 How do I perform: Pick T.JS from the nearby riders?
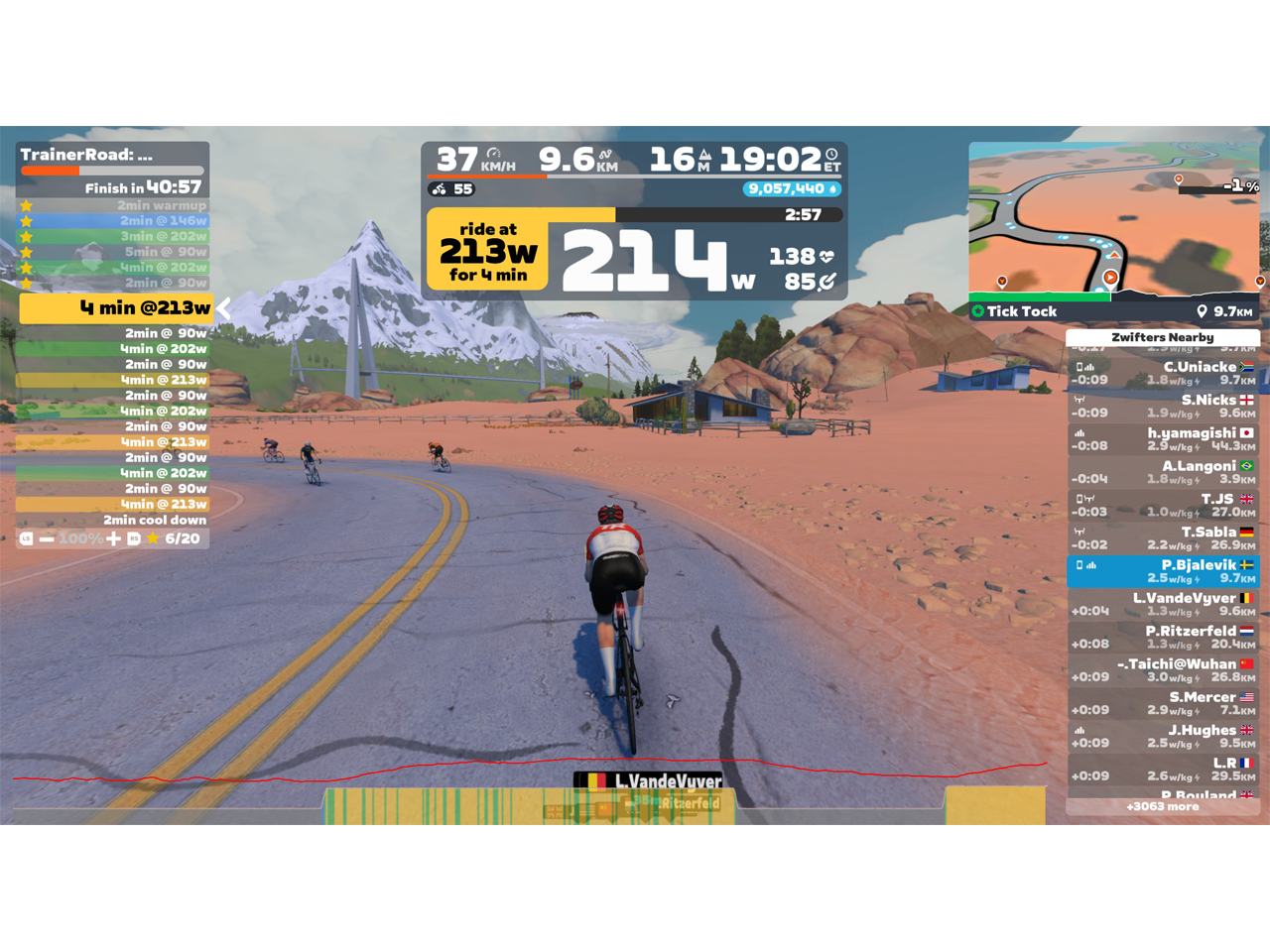point(1163,505)
